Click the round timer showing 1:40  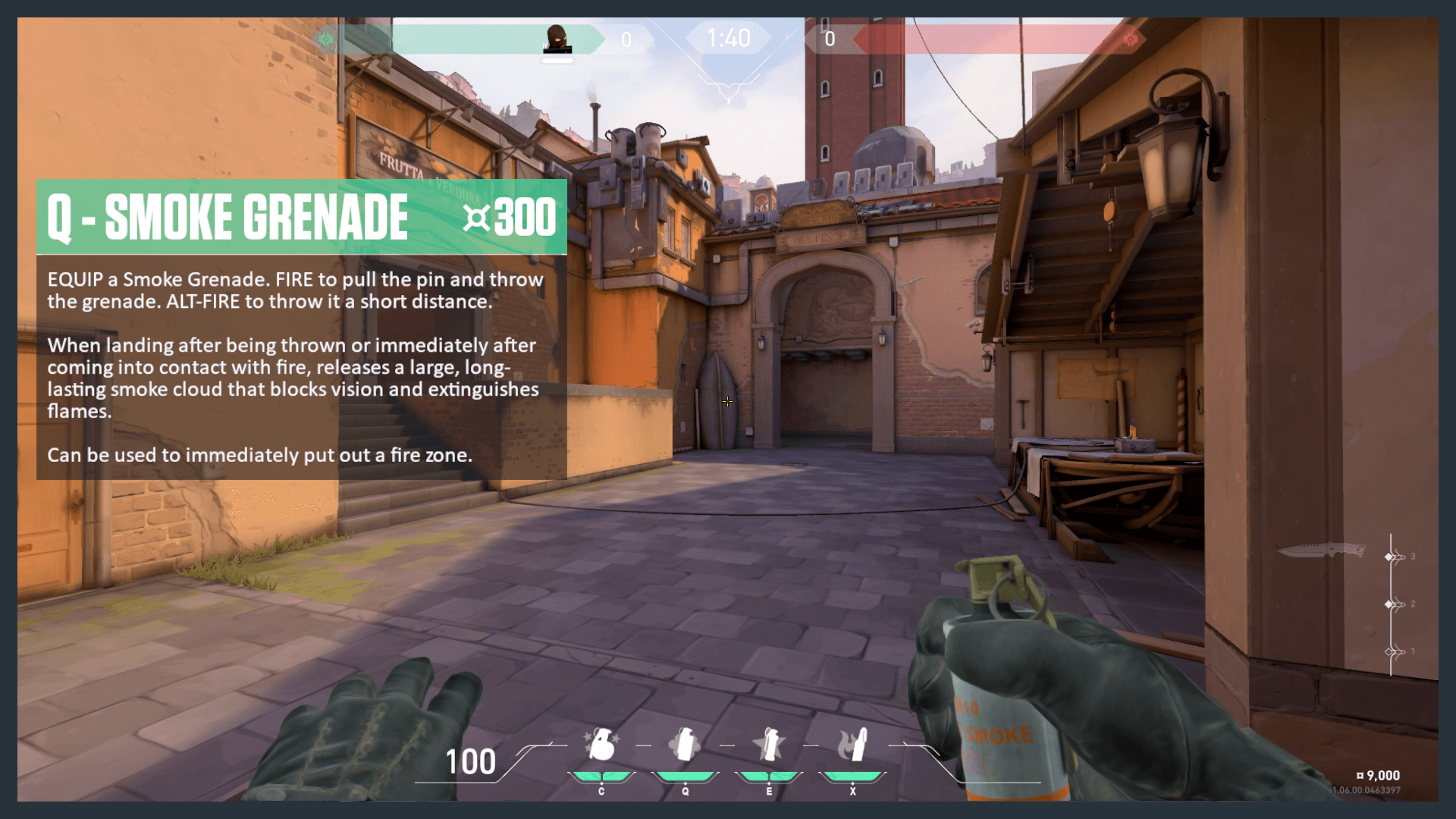[x=728, y=38]
